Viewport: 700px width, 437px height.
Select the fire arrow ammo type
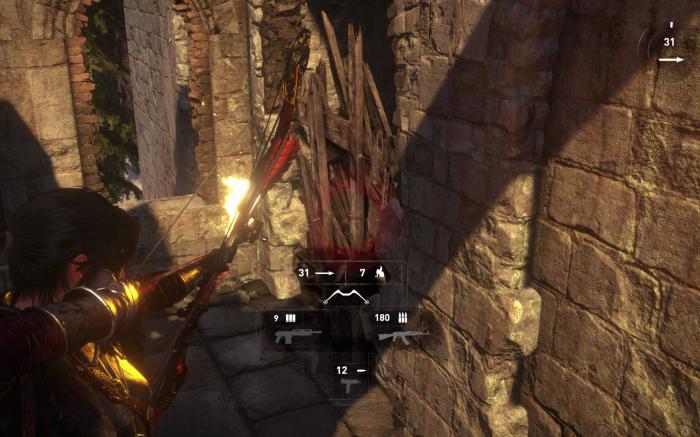point(374,272)
